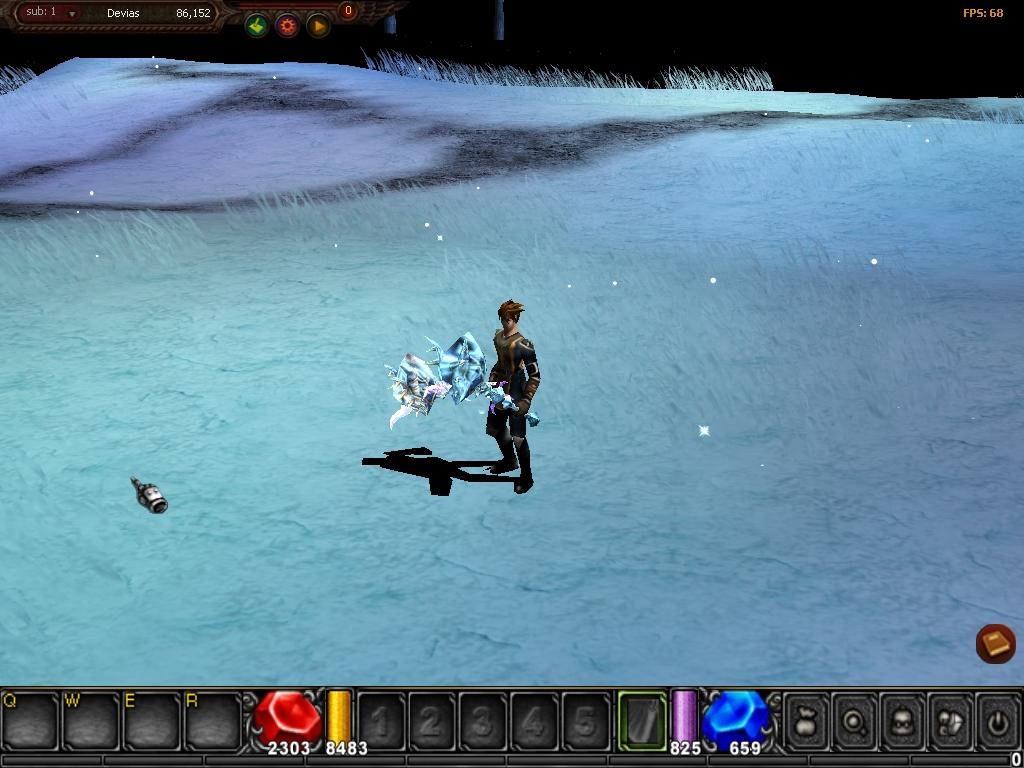This screenshot has width=1024, height=768.
Task: Open the sub server dropdown
Action: [x=72, y=14]
